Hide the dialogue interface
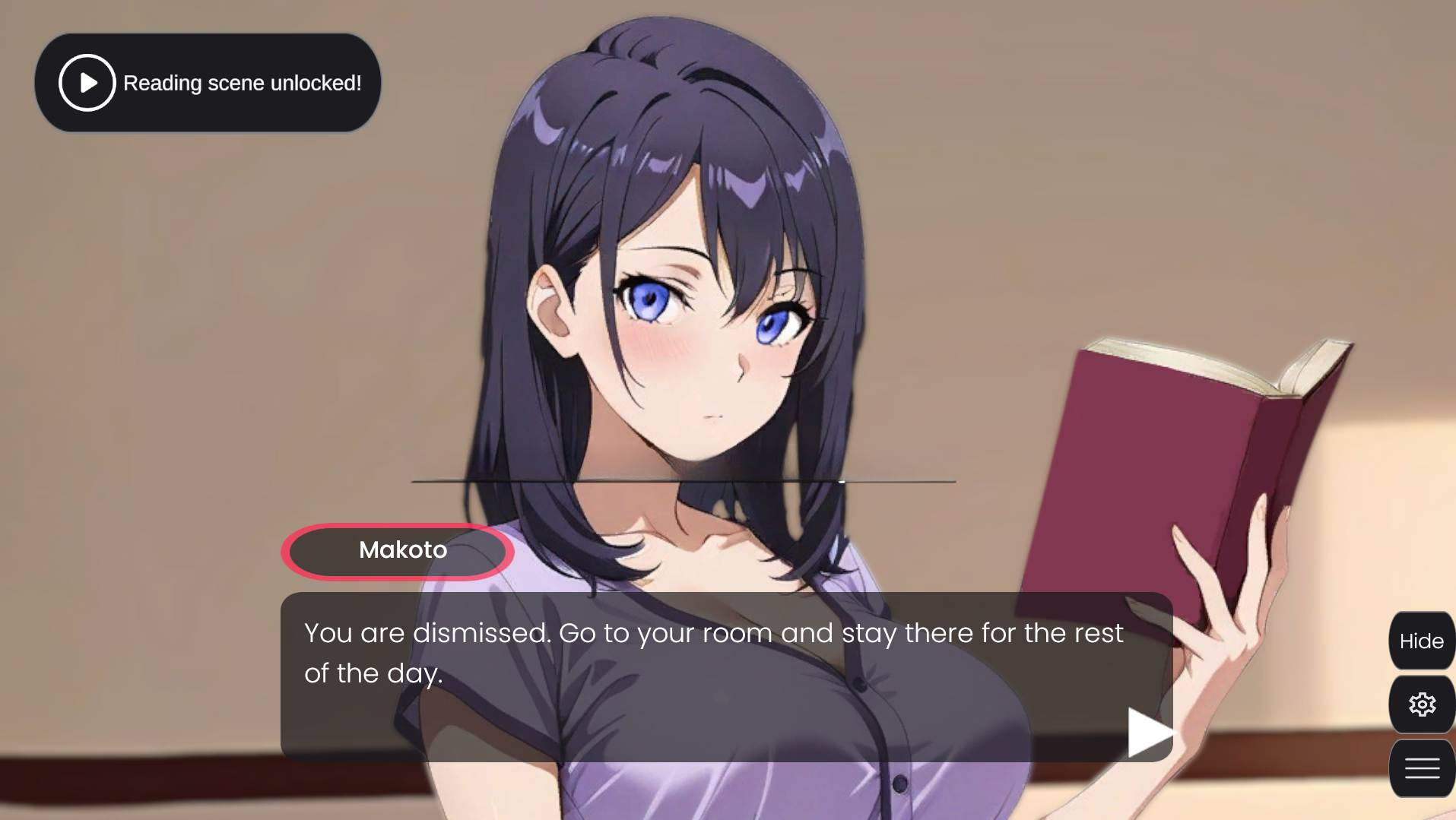Image resolution: width=1456 pixels, height=820 pixels. pyautogui.click(x=1421, y=641)
